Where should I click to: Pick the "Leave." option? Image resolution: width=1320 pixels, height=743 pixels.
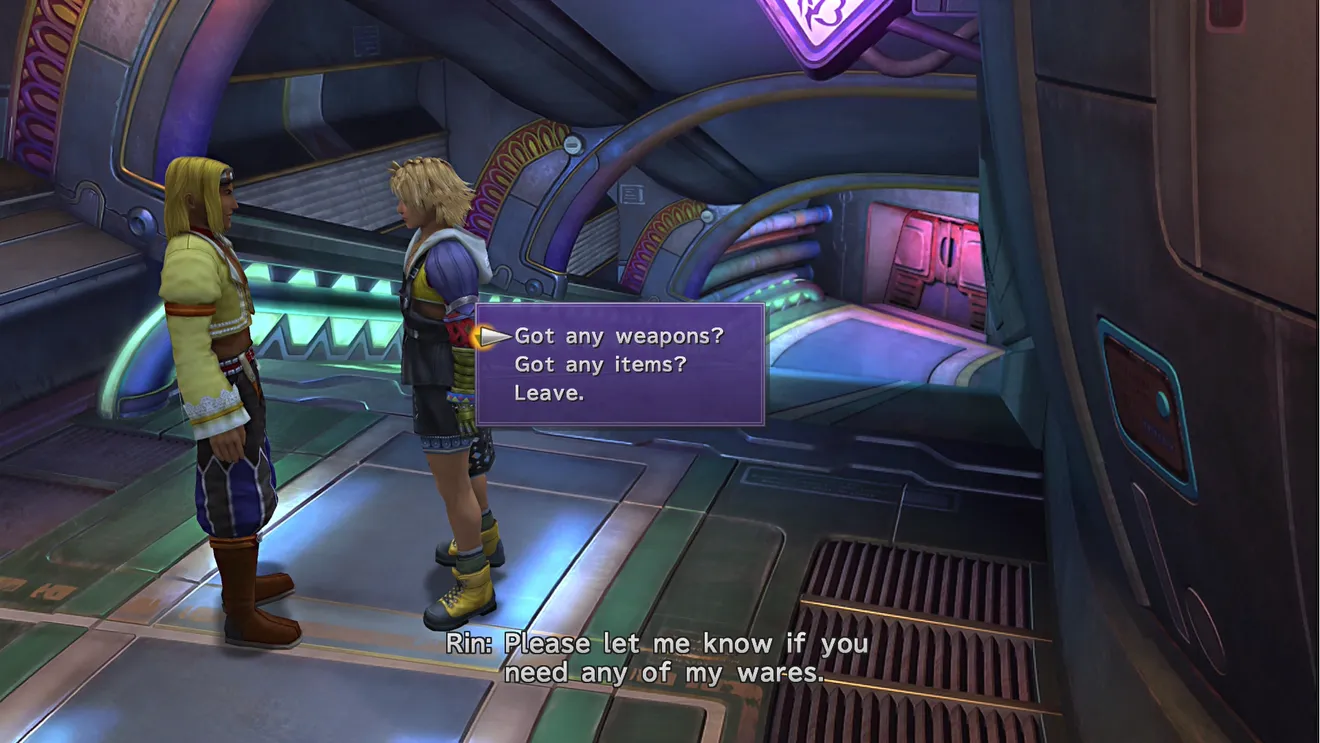(549, 393)
